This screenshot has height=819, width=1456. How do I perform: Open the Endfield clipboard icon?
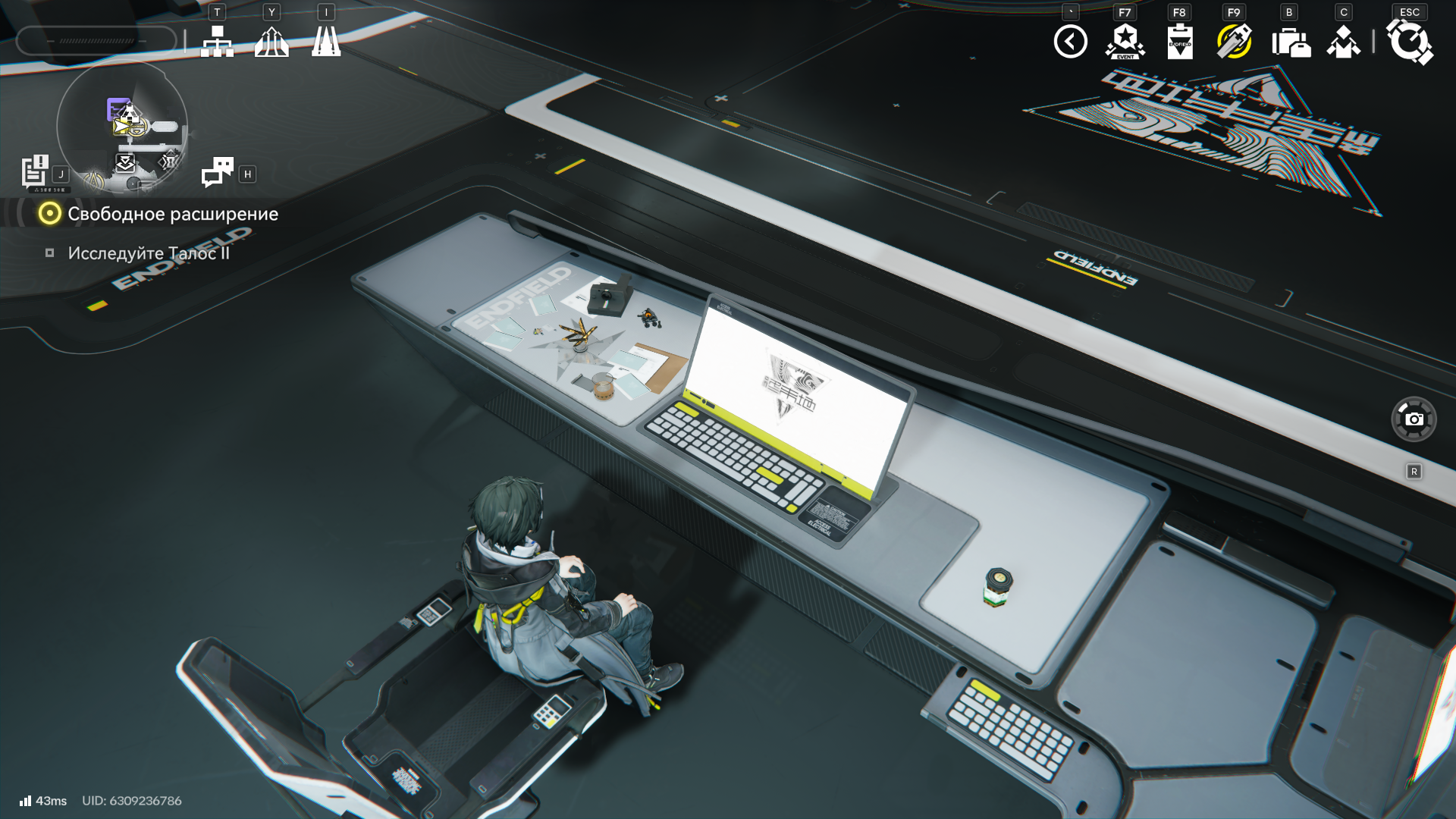point(1180,42)
